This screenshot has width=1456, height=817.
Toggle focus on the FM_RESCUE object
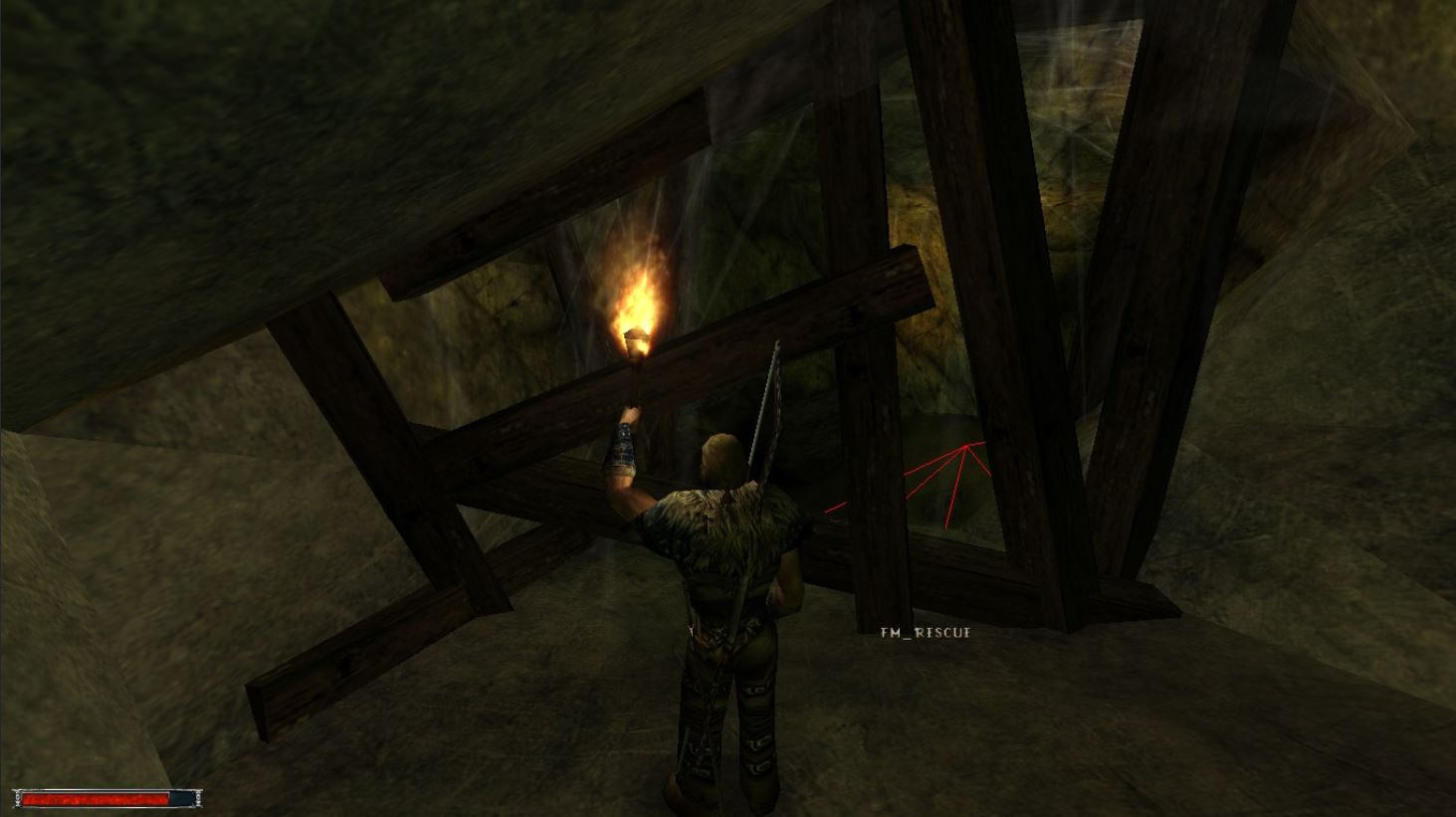click(925, 632)
